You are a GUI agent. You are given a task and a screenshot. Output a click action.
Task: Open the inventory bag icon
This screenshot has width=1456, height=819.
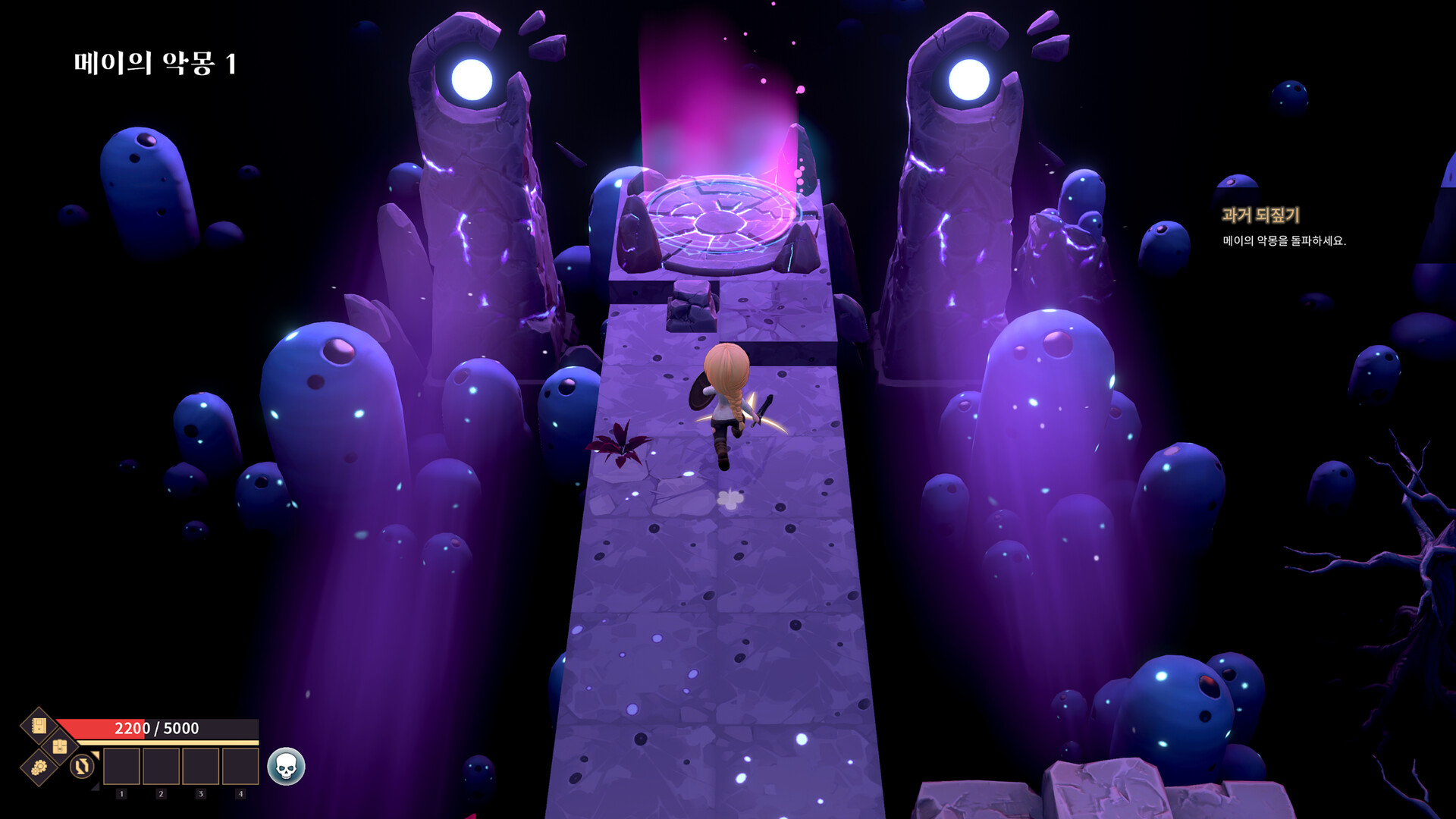coord(60,747)
